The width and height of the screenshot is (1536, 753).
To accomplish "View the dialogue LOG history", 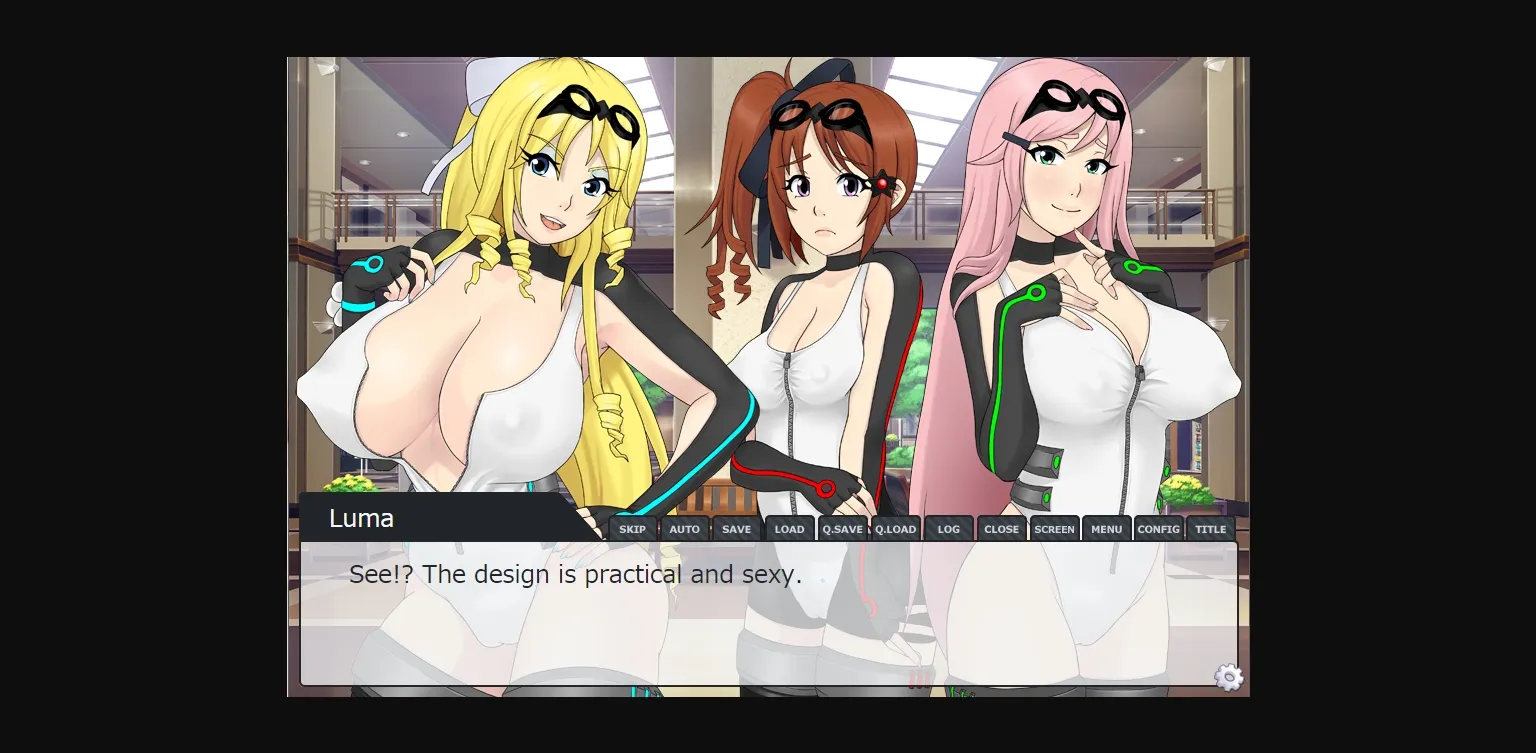I will tap(948, 528).
